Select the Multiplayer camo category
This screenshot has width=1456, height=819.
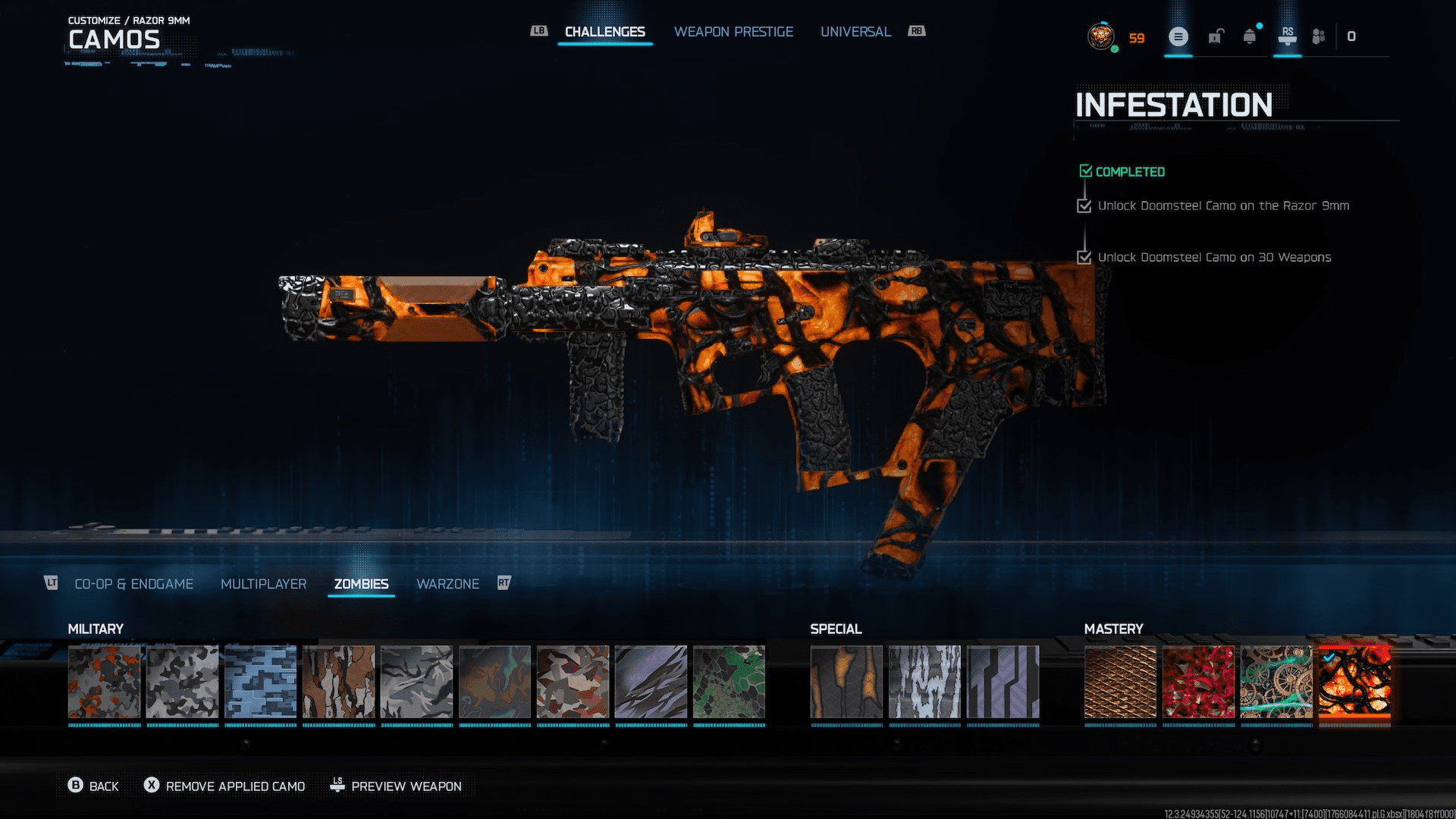tap(262, 583)
